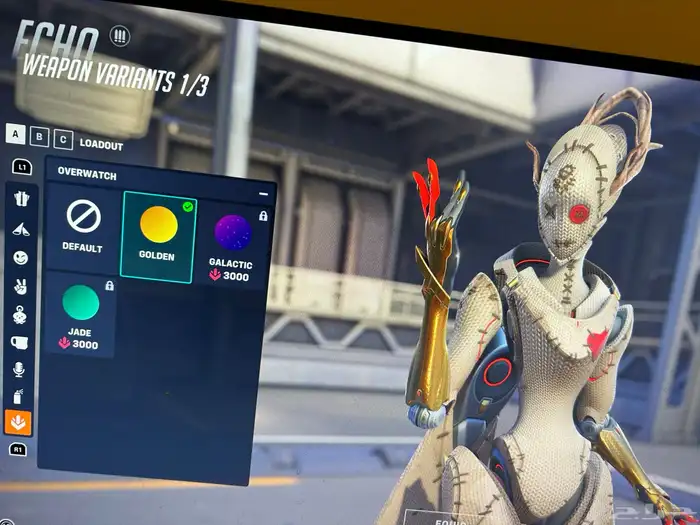Pick the locked Galactic weapon variant

230,243
